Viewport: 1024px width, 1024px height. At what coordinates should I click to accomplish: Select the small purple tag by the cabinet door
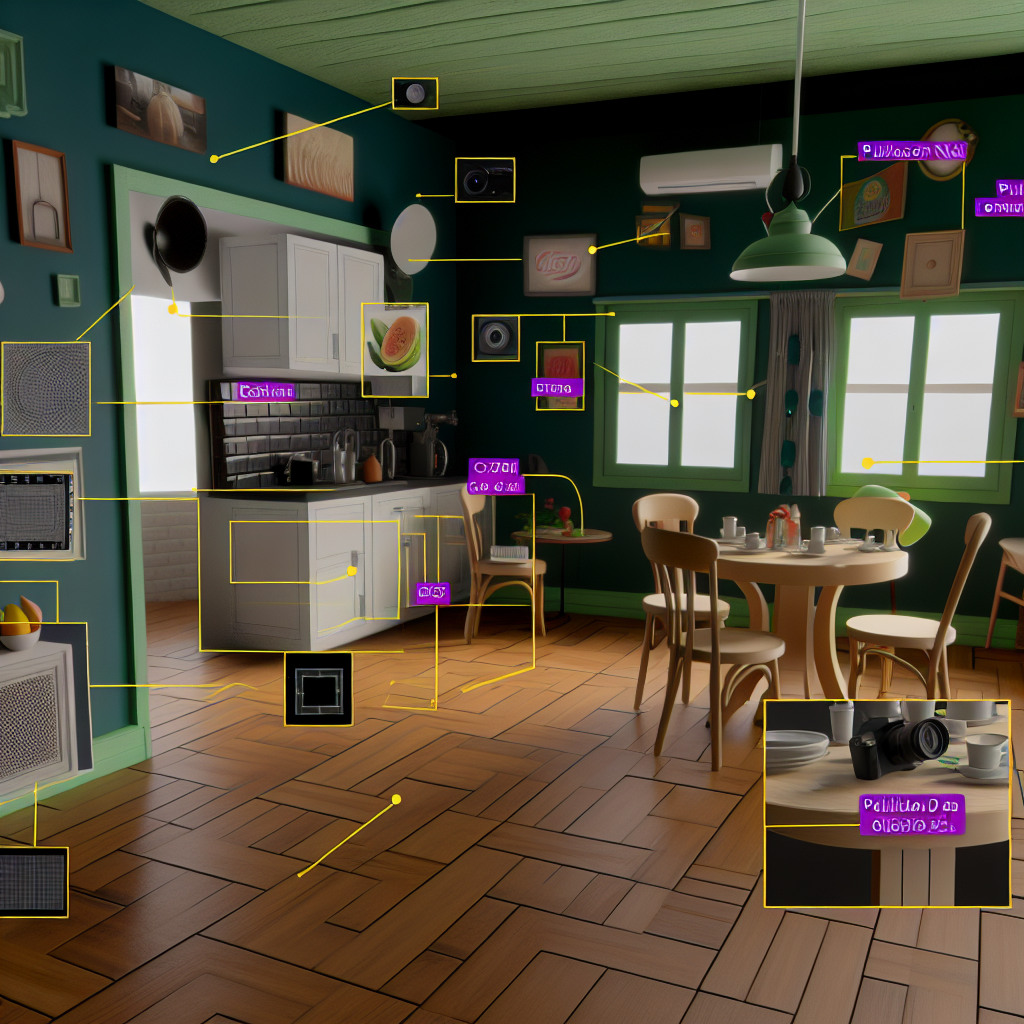(432, 593)
